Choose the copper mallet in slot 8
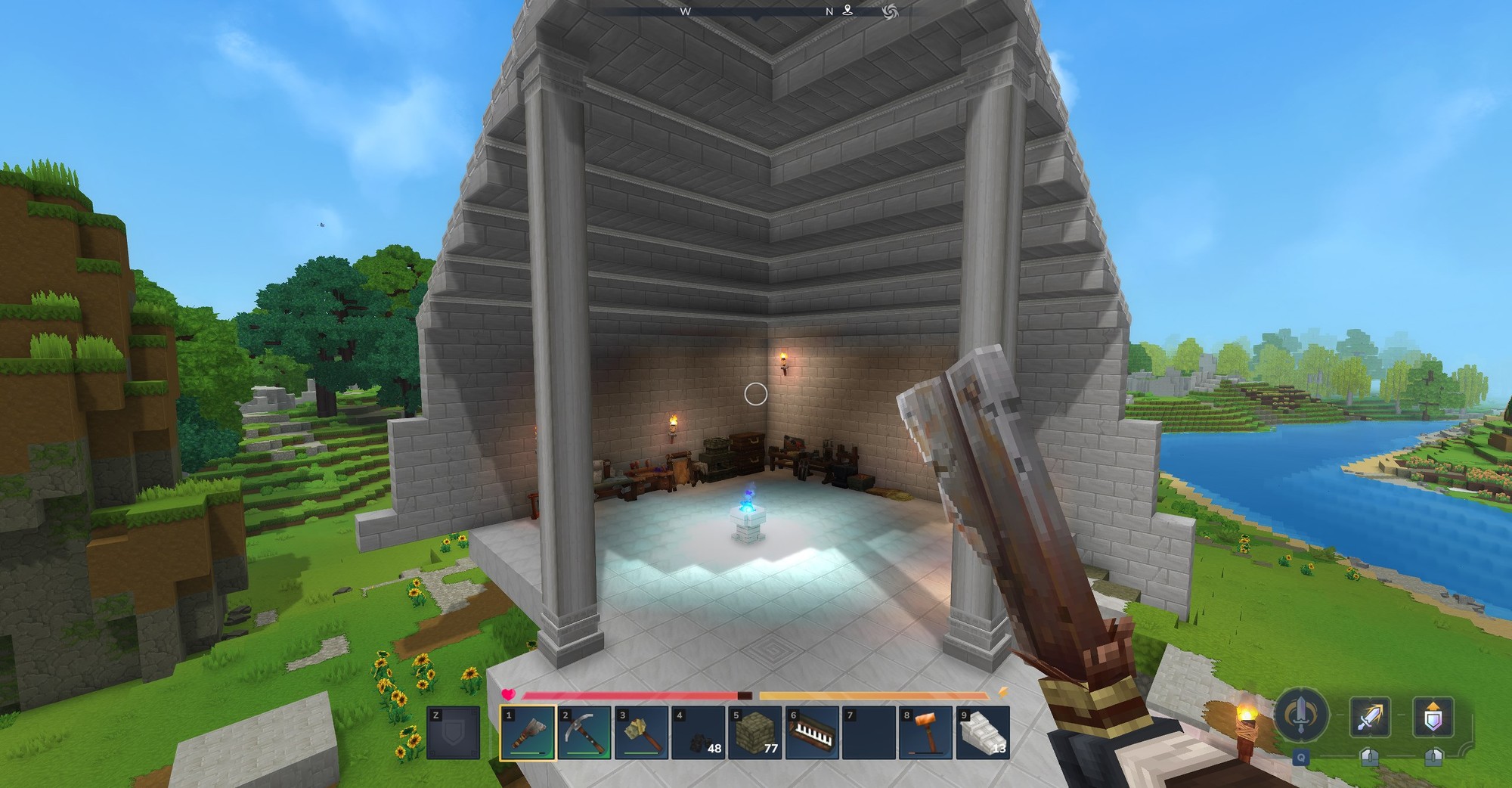The image size is (1512, 788). click(926, 733)
